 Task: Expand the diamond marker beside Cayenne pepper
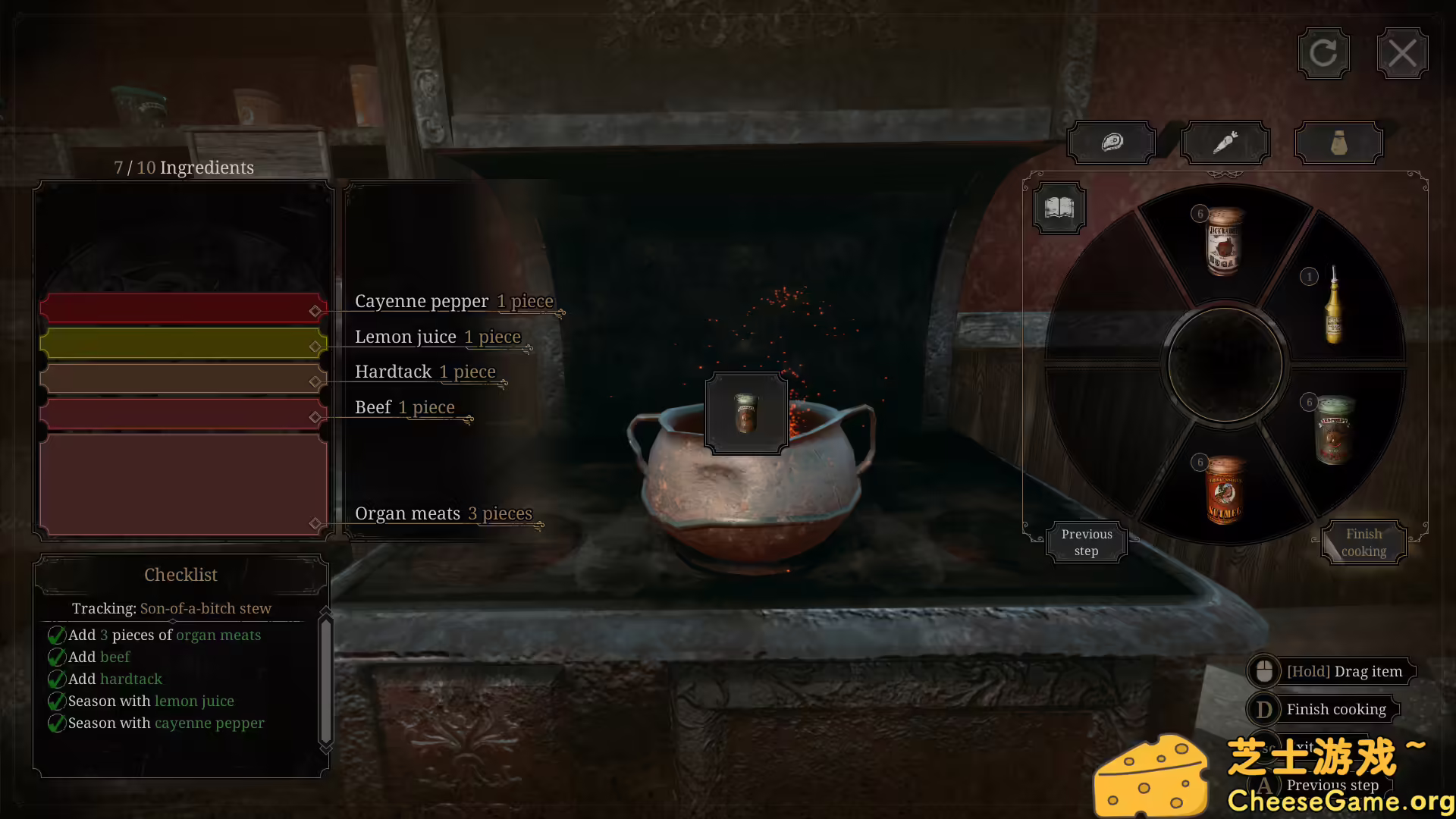[x=315, y=309]
